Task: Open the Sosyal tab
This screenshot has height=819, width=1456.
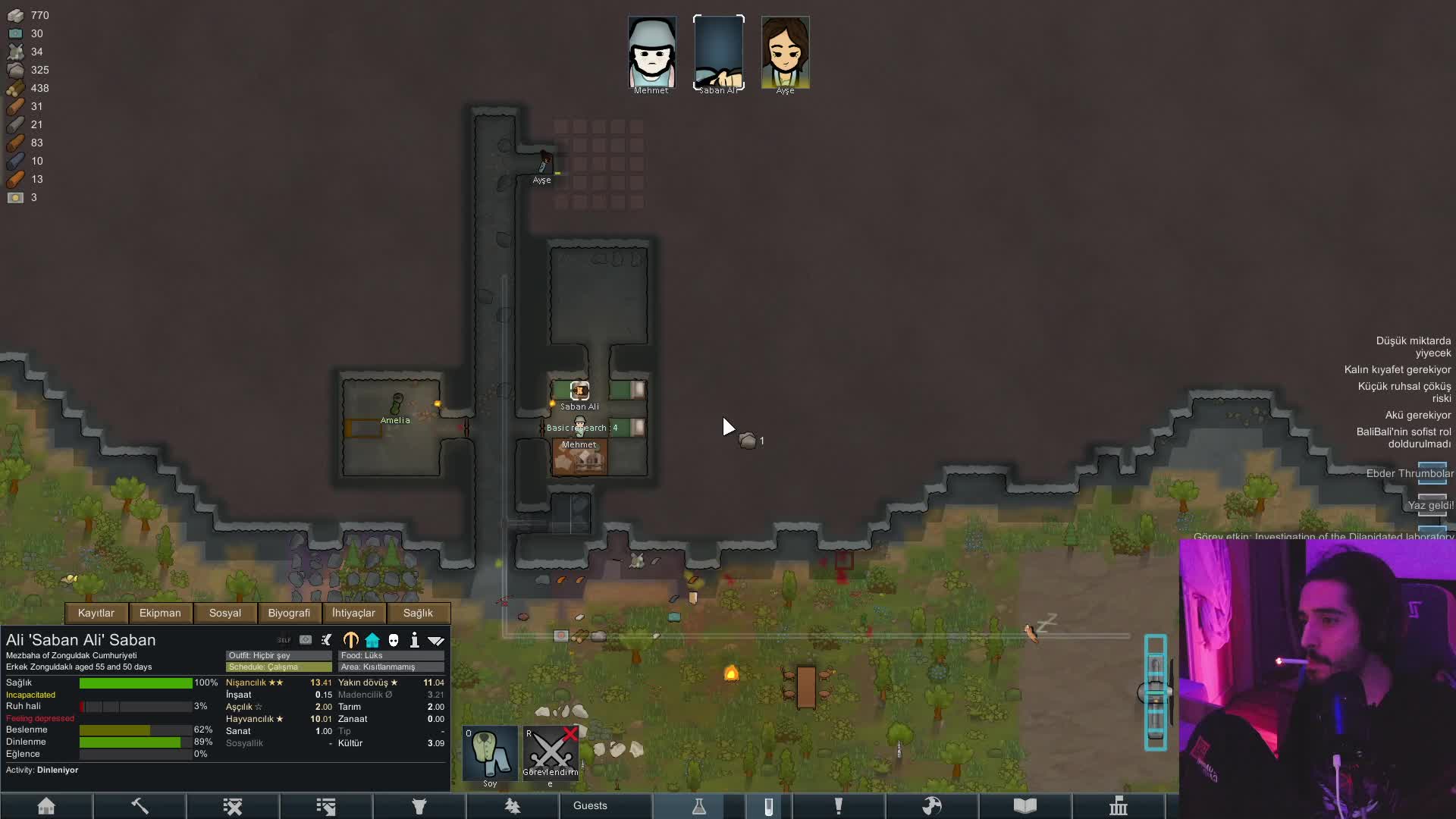Action: coord(225,613)
